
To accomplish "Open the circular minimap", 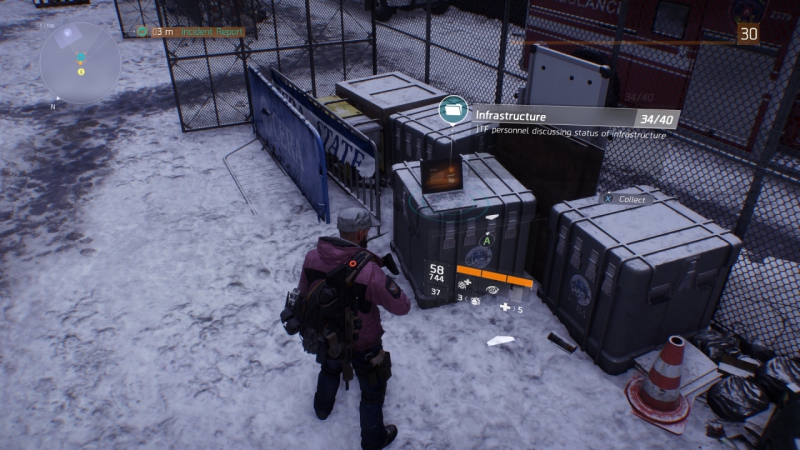I will (x=80, y=63).
